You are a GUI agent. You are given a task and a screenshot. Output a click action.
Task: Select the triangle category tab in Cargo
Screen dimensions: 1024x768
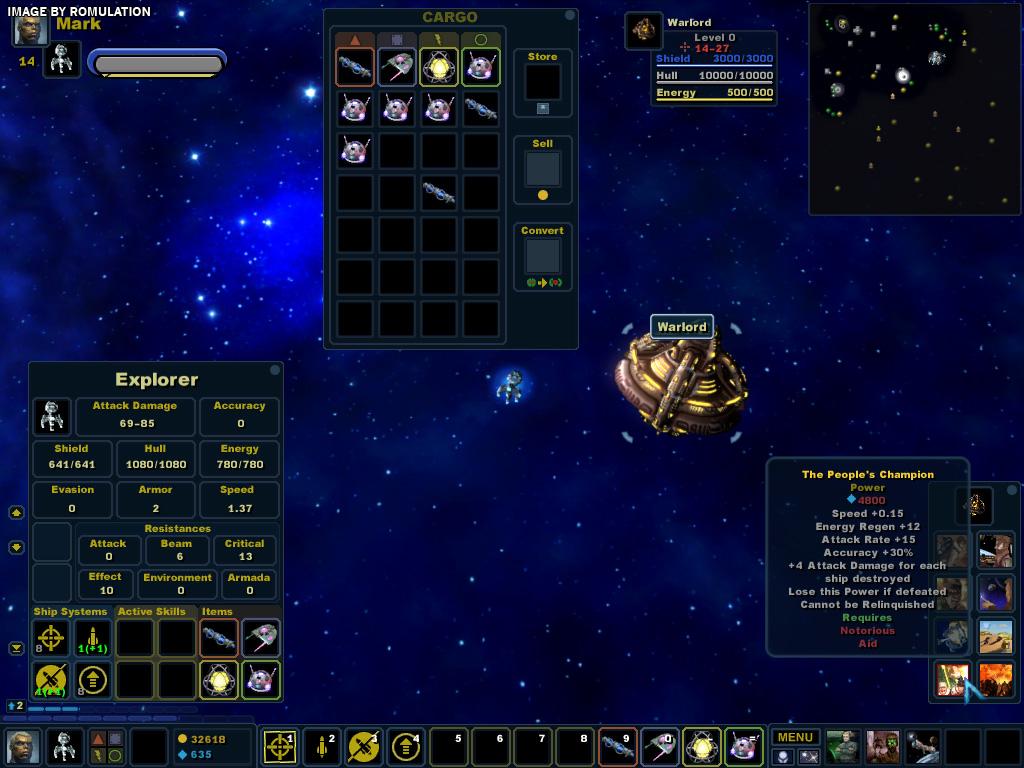pos(355,40)
